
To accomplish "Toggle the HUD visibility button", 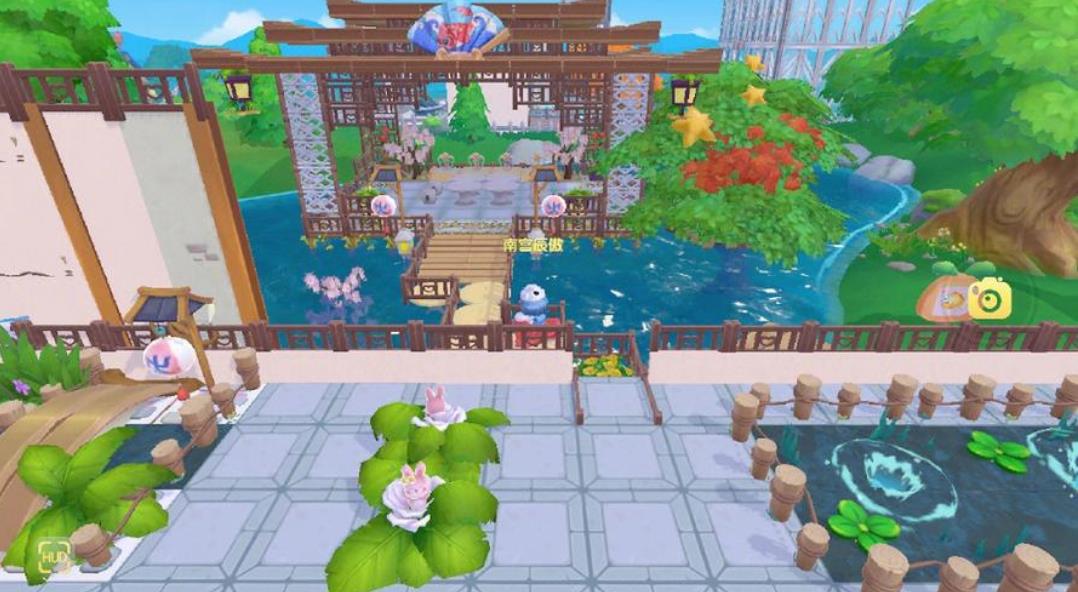I will tap(54, 558).
